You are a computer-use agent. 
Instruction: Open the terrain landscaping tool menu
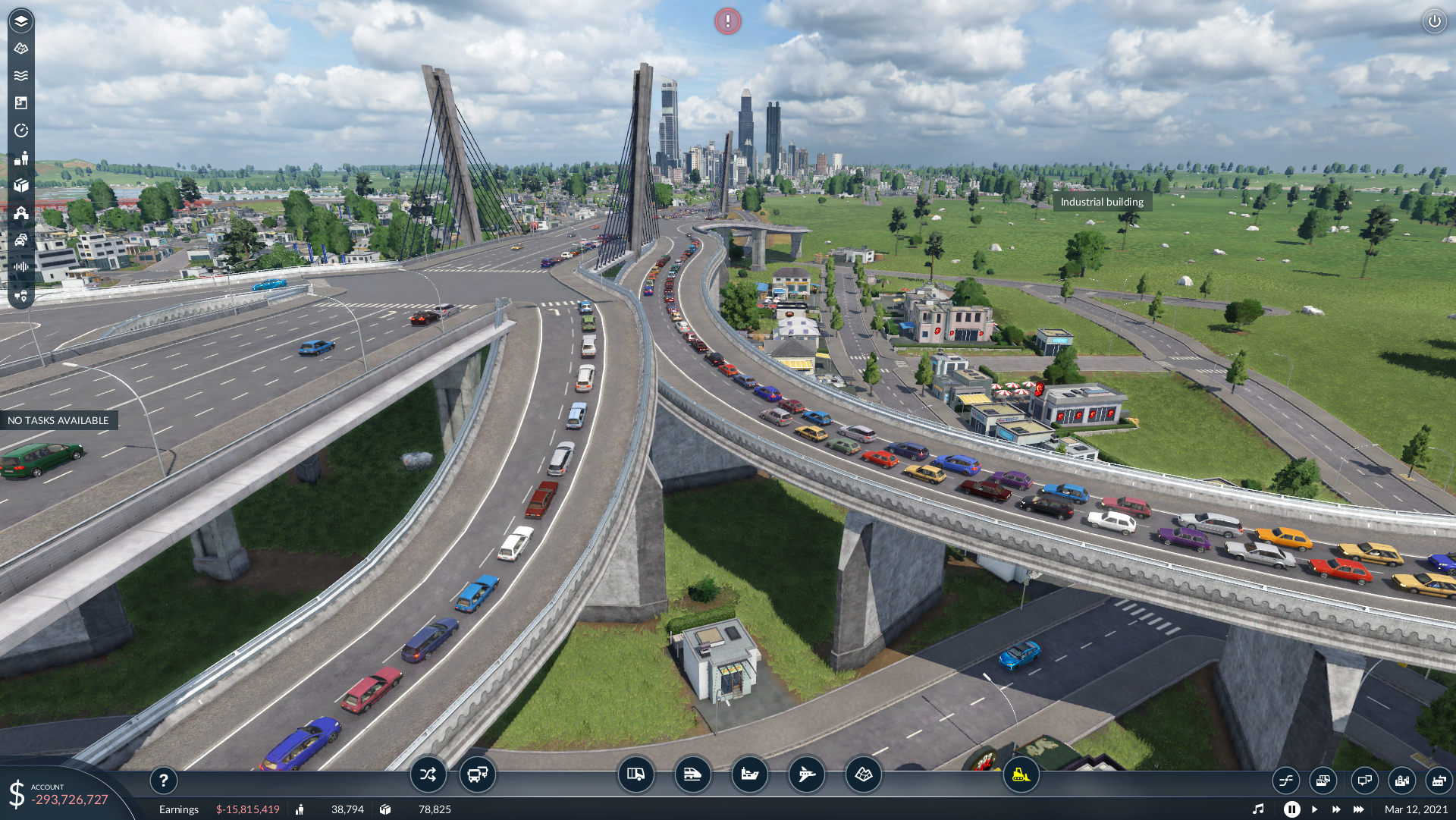[863, 774]
